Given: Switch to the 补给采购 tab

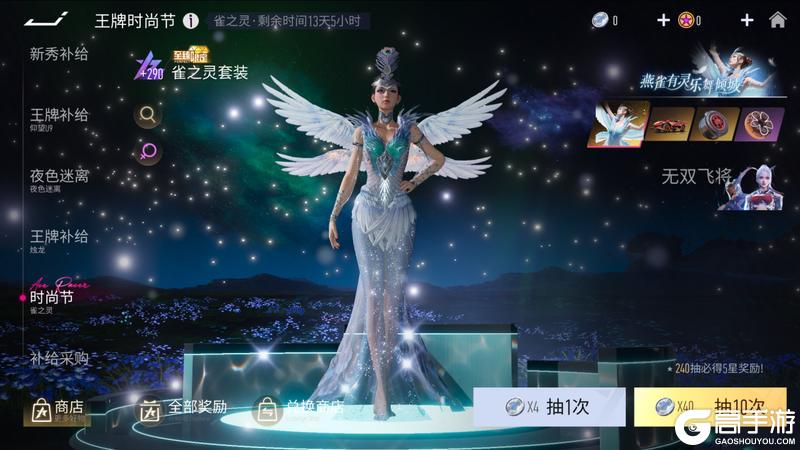Looking at the screenshot, I should (x=59, y=357).
